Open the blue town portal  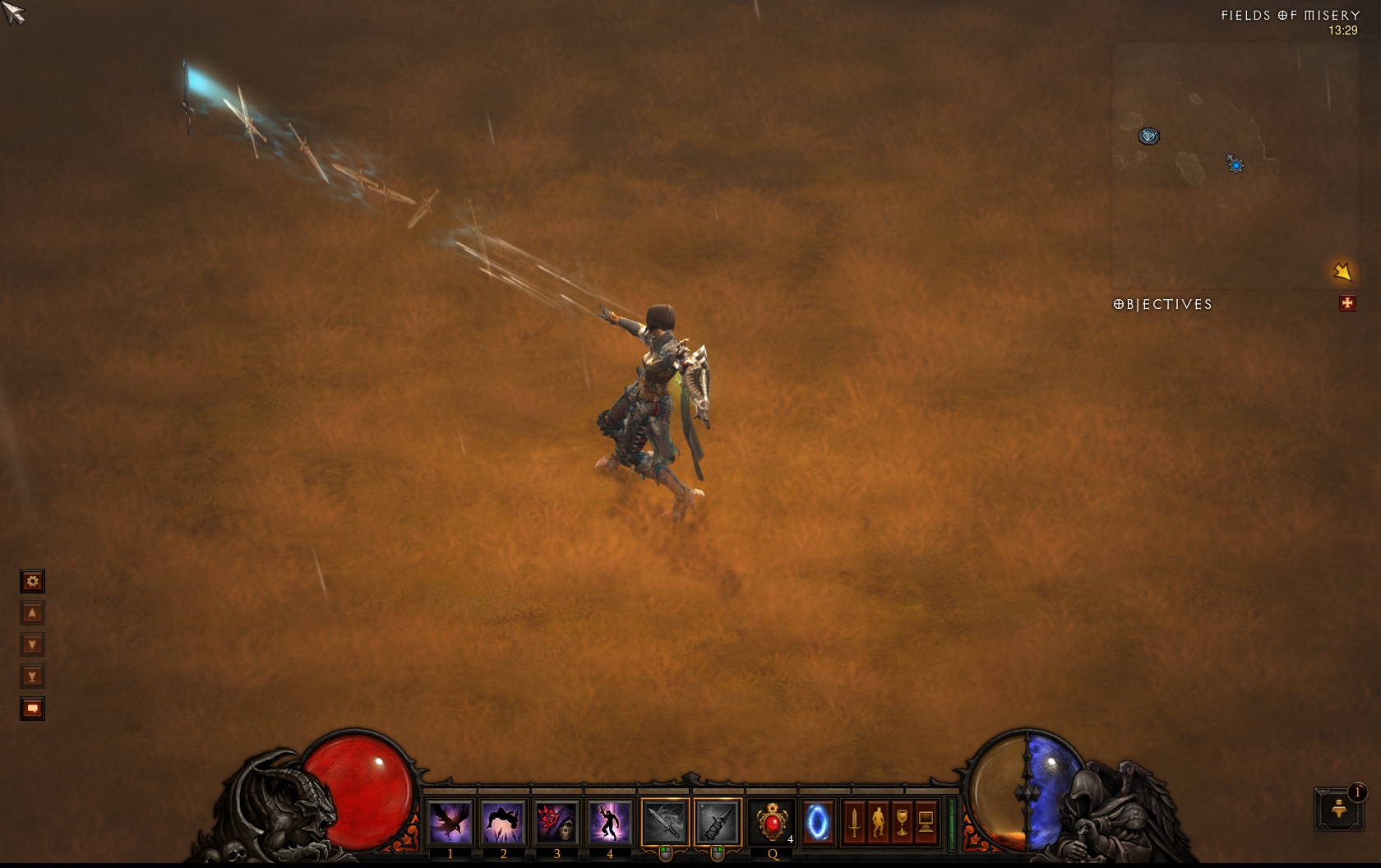coord(818,821)
